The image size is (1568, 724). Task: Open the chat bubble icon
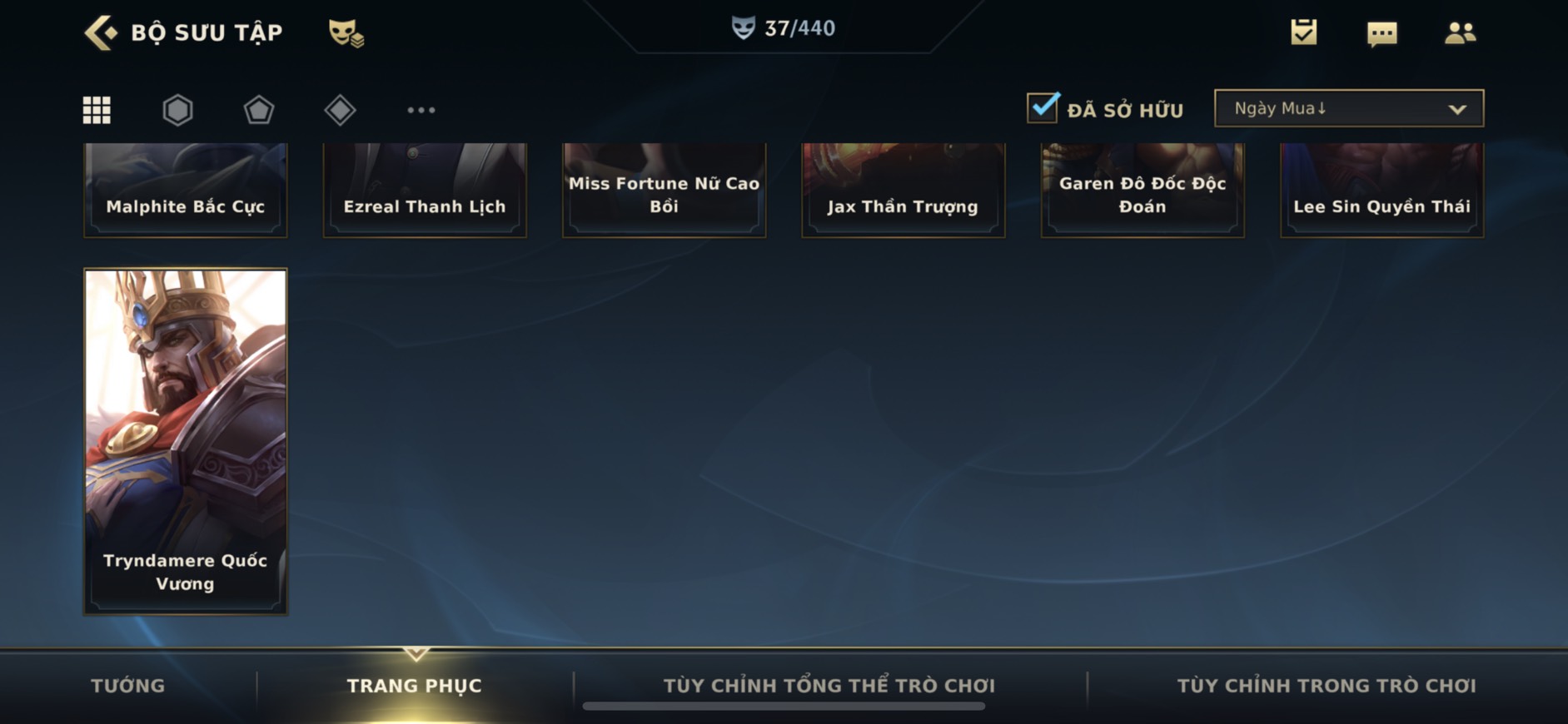[1381, 33]
